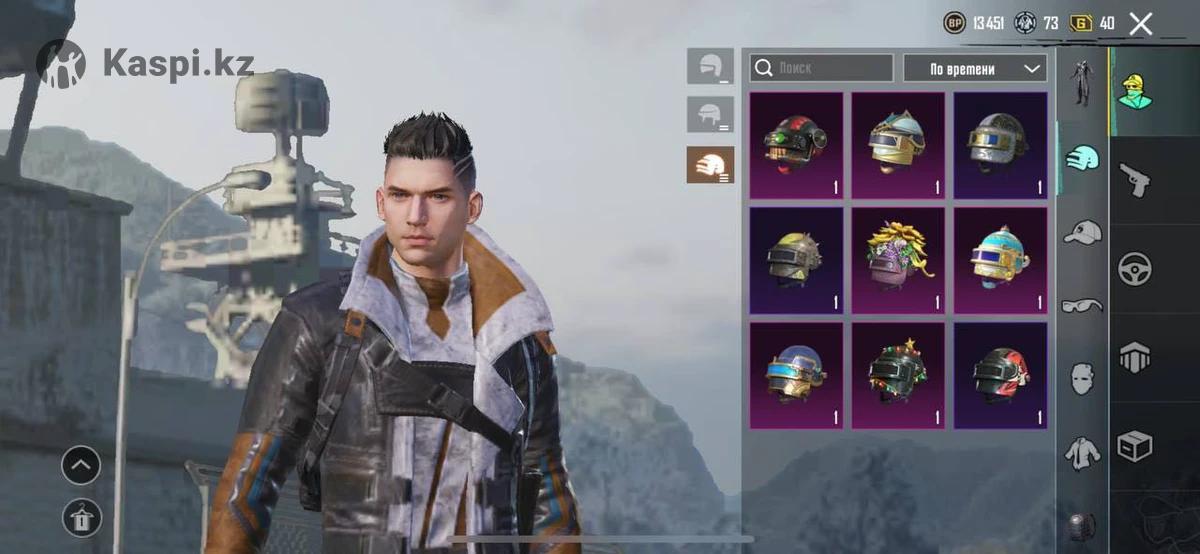
Task: Open the cap headwear category
Action: pos(1081,233)
